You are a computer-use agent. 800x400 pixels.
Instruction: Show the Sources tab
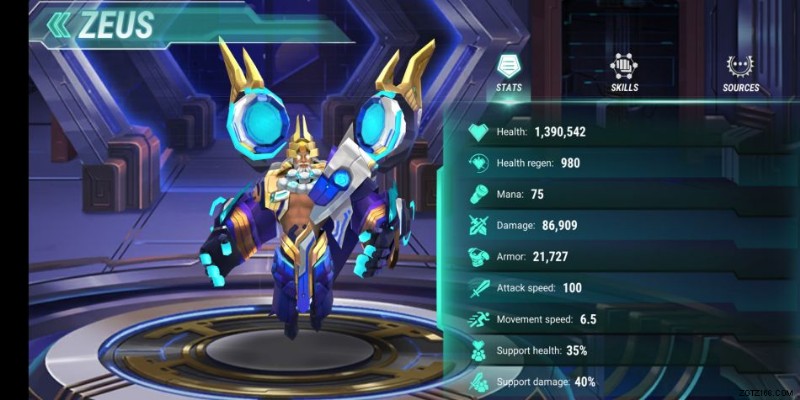[x=740, y=73]
